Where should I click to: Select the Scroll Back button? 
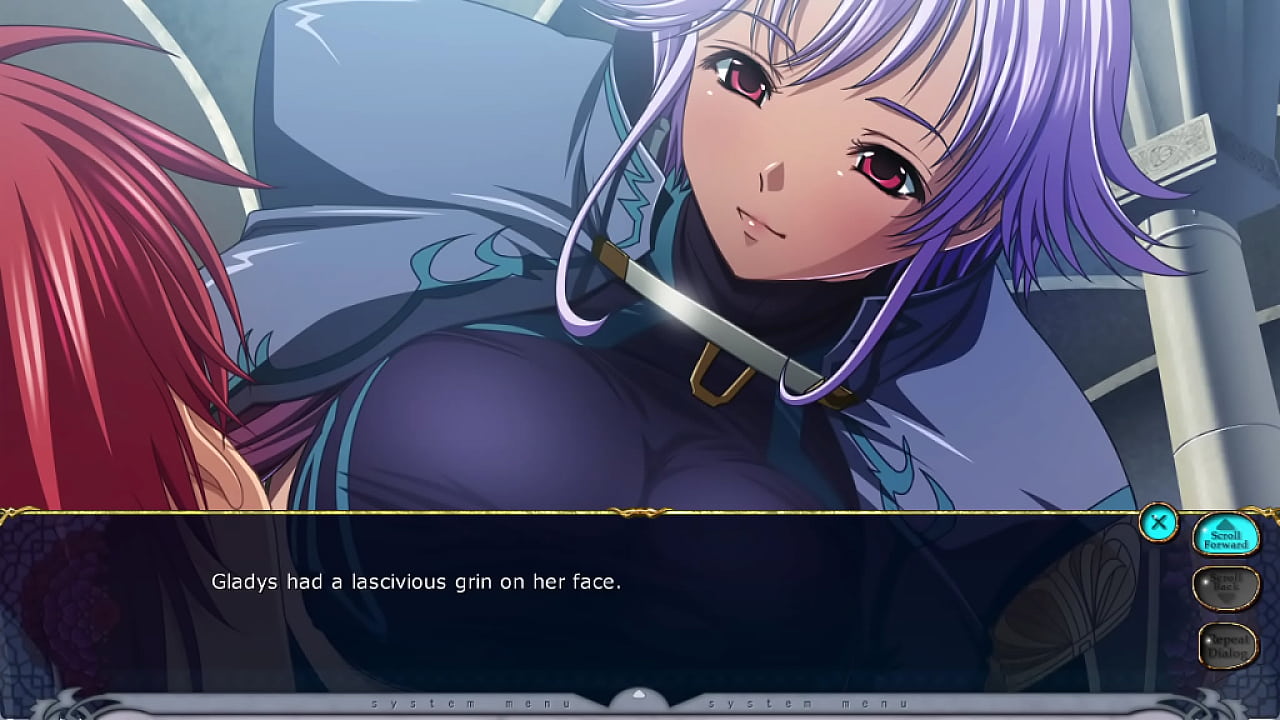(x=1226, y=587)
